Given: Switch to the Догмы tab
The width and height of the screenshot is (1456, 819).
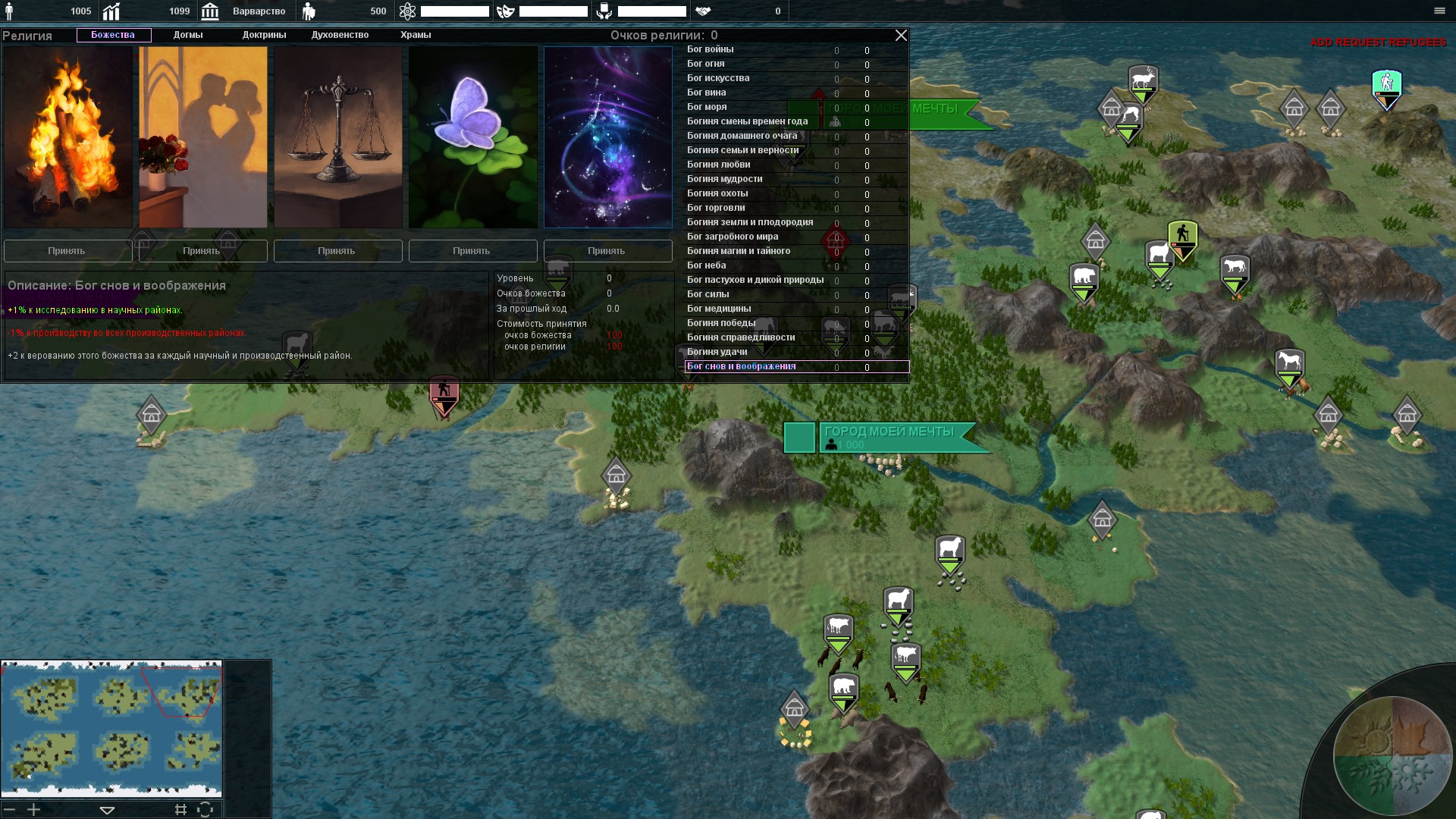Looking at the screenshot, I should [x=188, y=35].
